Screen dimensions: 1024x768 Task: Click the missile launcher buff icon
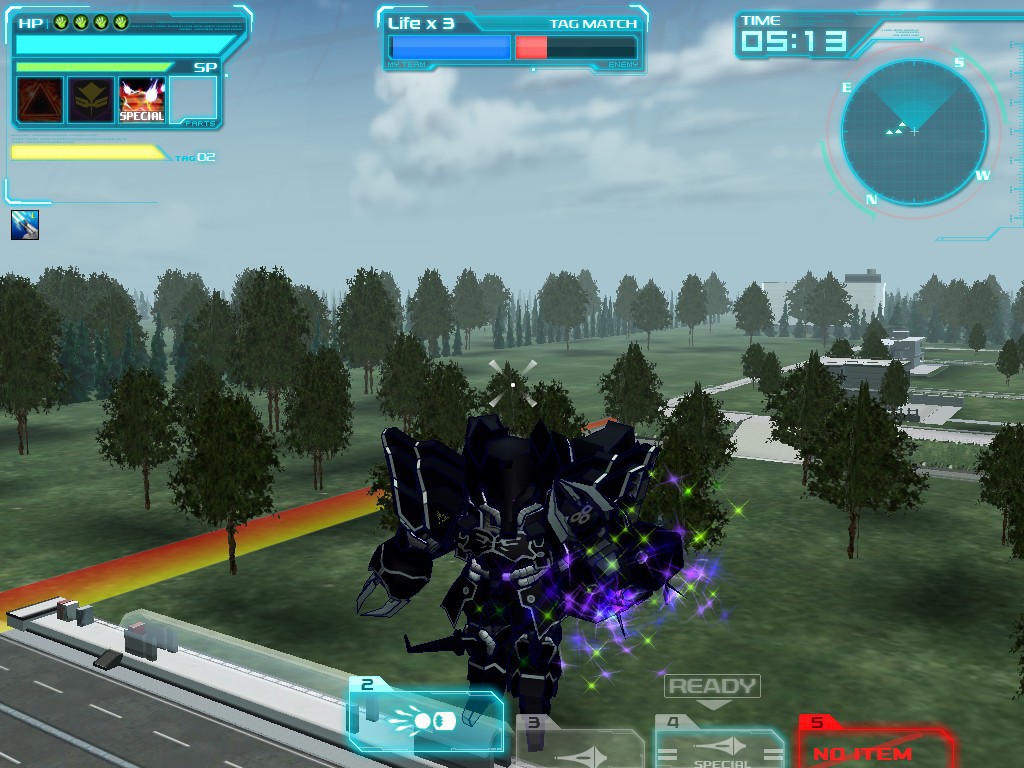point(25,225)
